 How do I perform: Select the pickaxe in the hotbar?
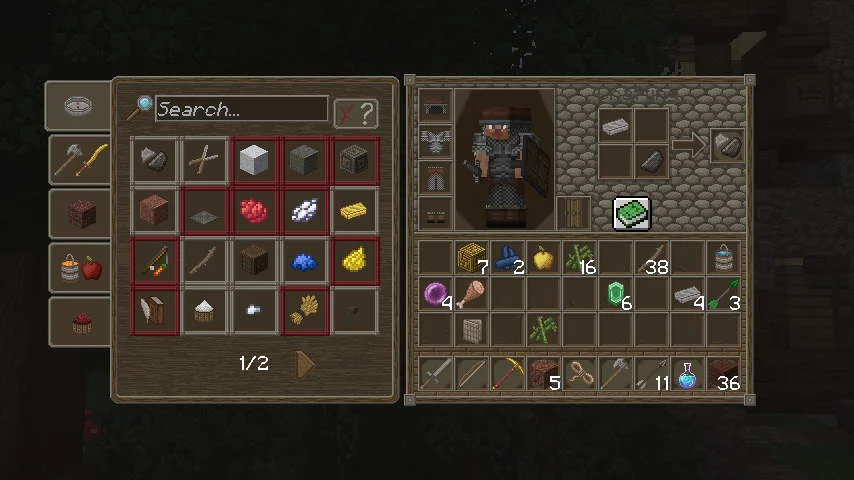point(509,375)
